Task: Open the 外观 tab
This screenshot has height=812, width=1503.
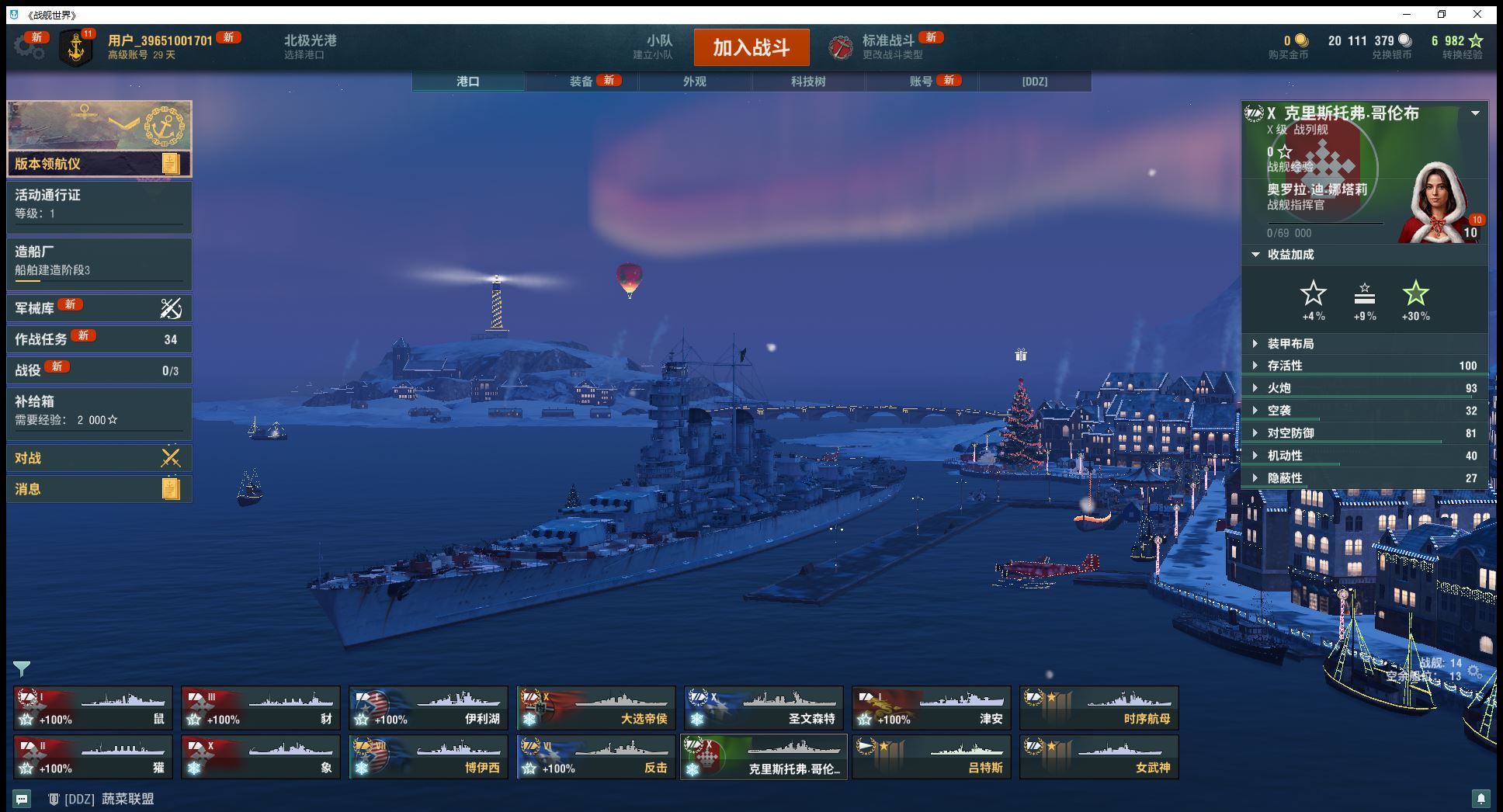Action: click(x=695, y=82)
